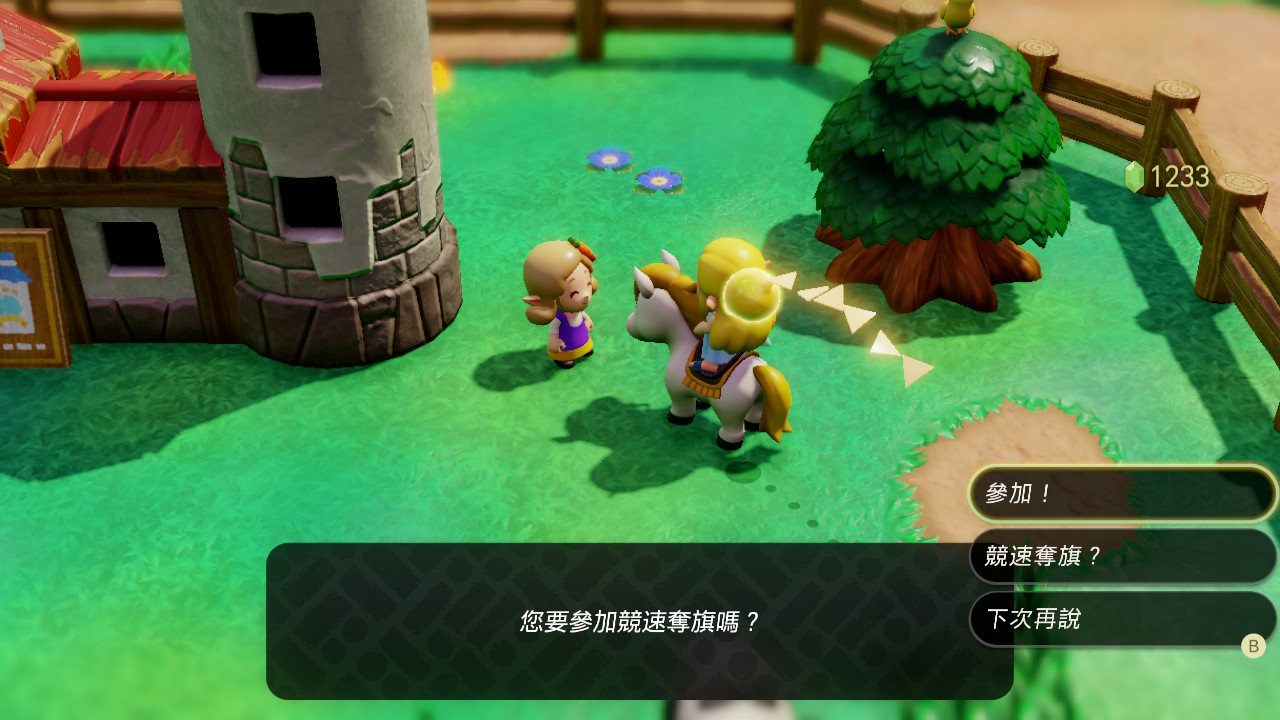Image resolution: width=1280 pixels, height=720 pixels.
Task: Click the B button prompt indicator
Action: 1253,647
